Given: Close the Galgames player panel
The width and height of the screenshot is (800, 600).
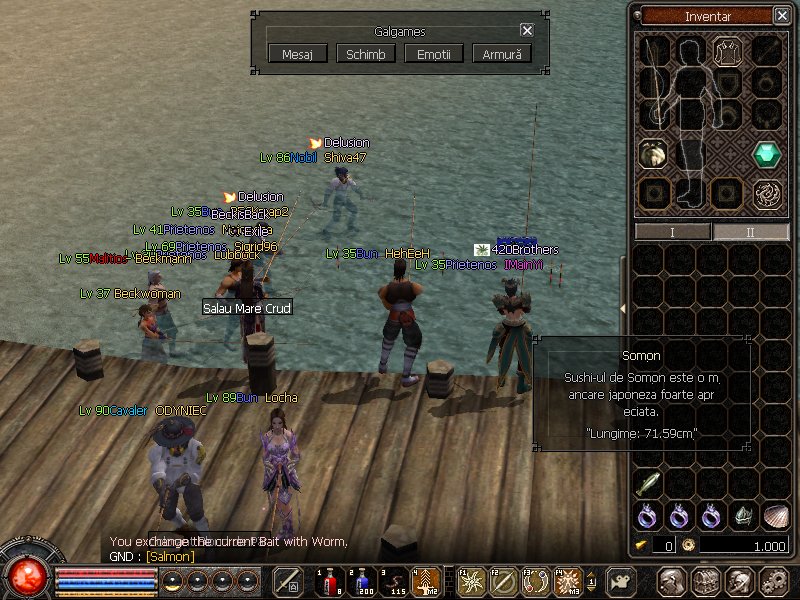Looking at the screenshot, I should pos(527,31).
